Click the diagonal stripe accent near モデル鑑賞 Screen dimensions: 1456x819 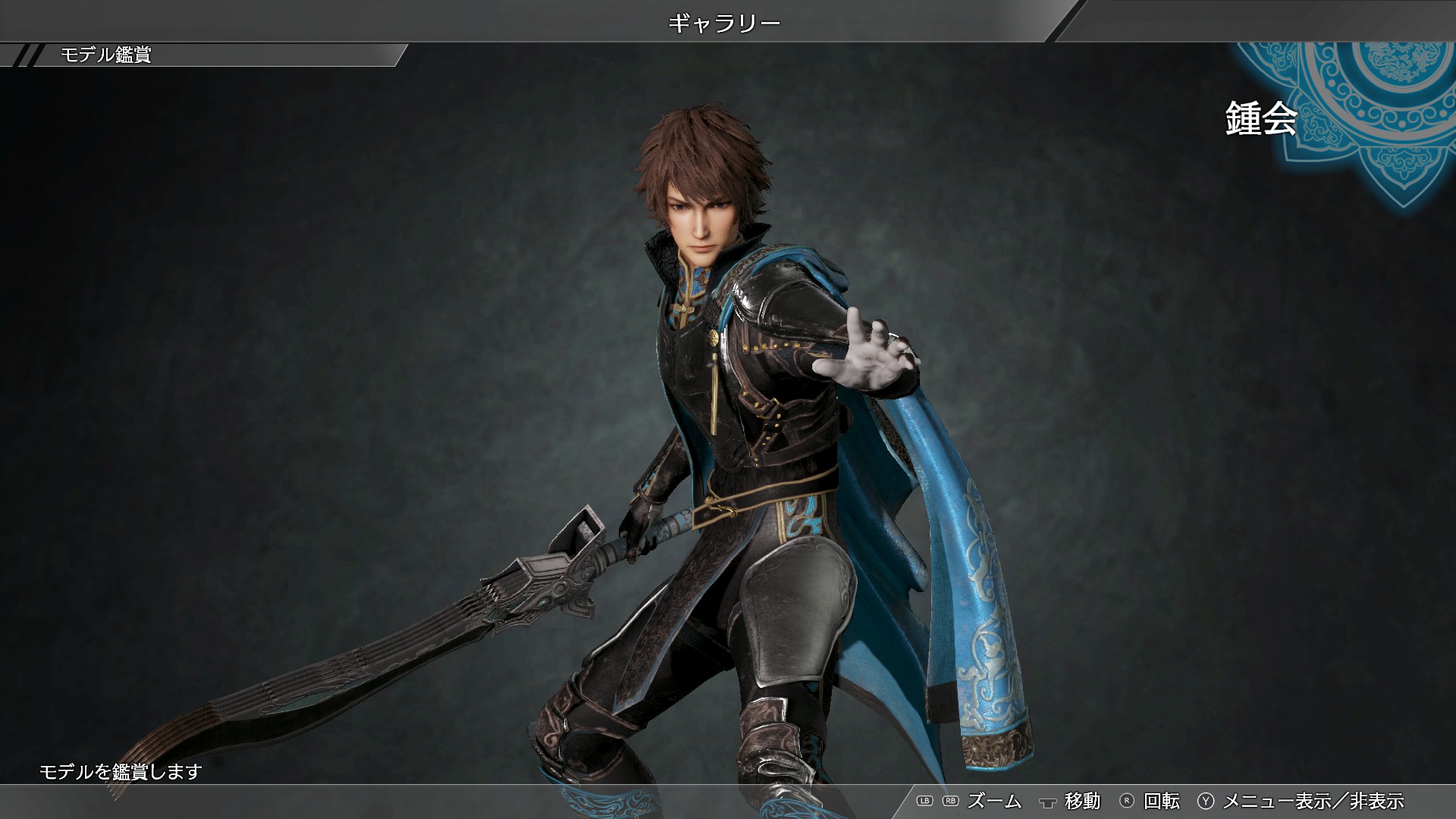29,55
